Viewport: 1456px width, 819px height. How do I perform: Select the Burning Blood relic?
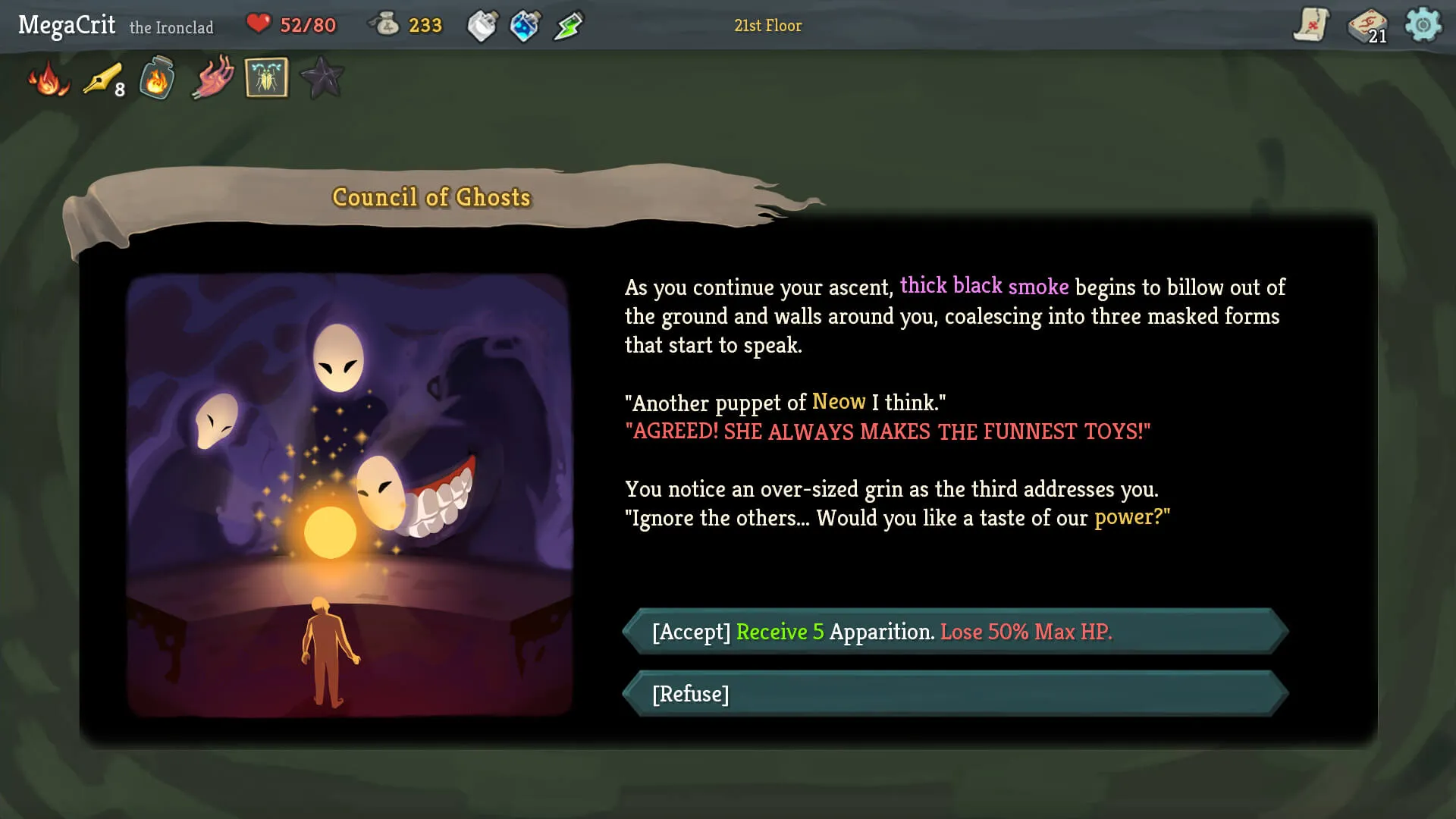tap(47, 78)
